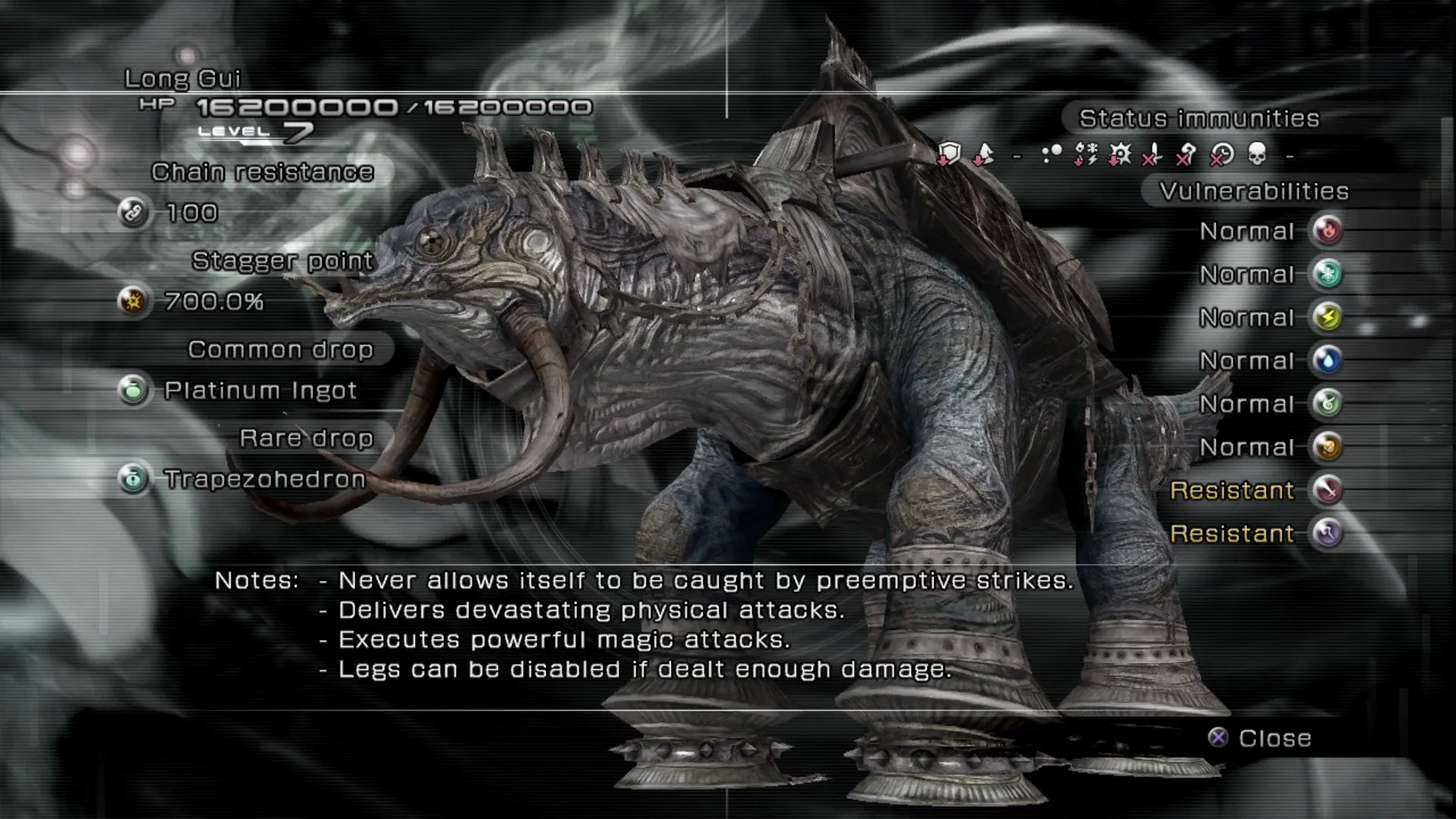This screenshot has height=819, width=1456.
Task: Select the Platinum Ingot common drop
Action: pos(259,391)
